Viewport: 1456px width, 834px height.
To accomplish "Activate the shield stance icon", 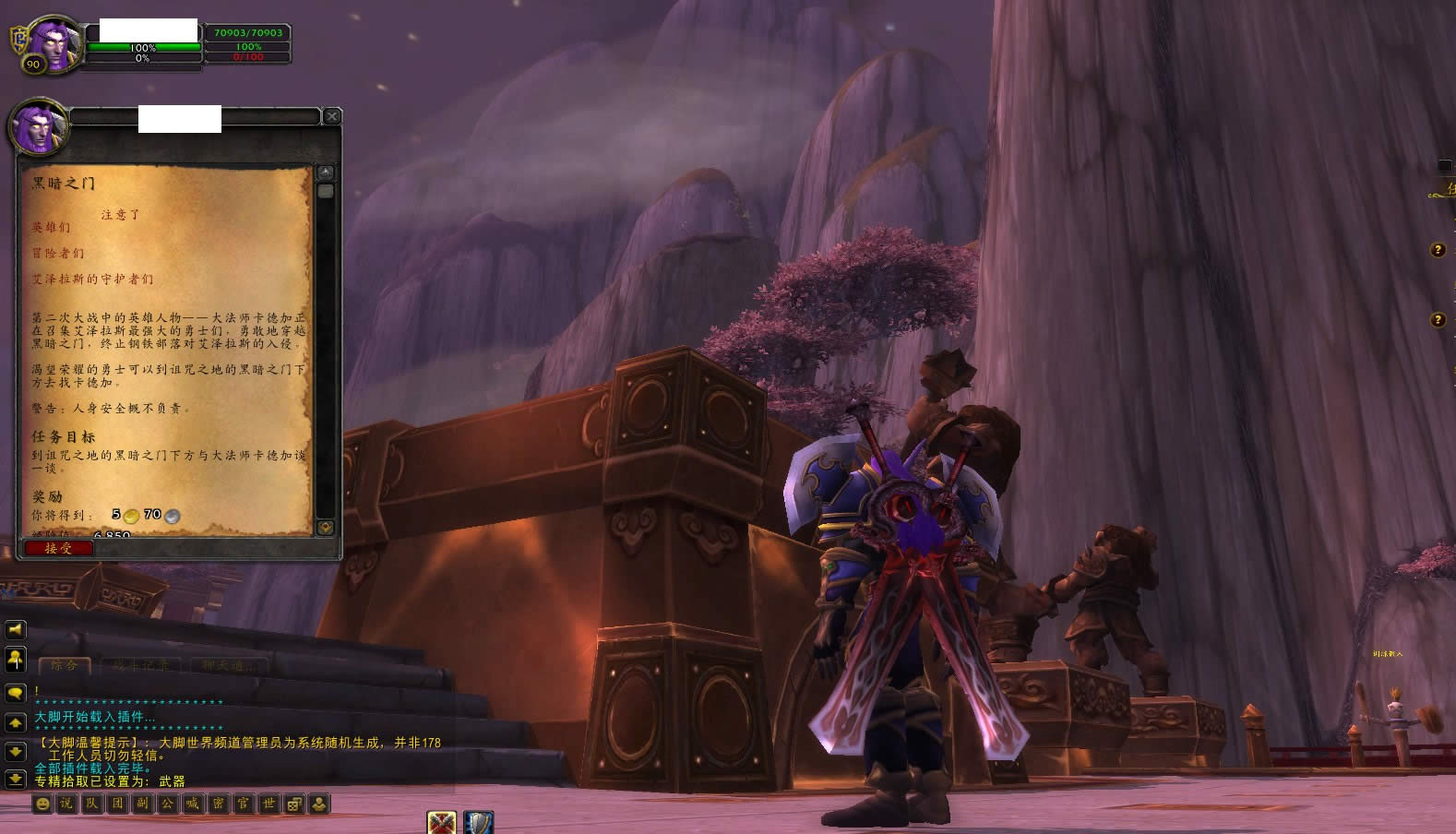I will coord(478,822).
